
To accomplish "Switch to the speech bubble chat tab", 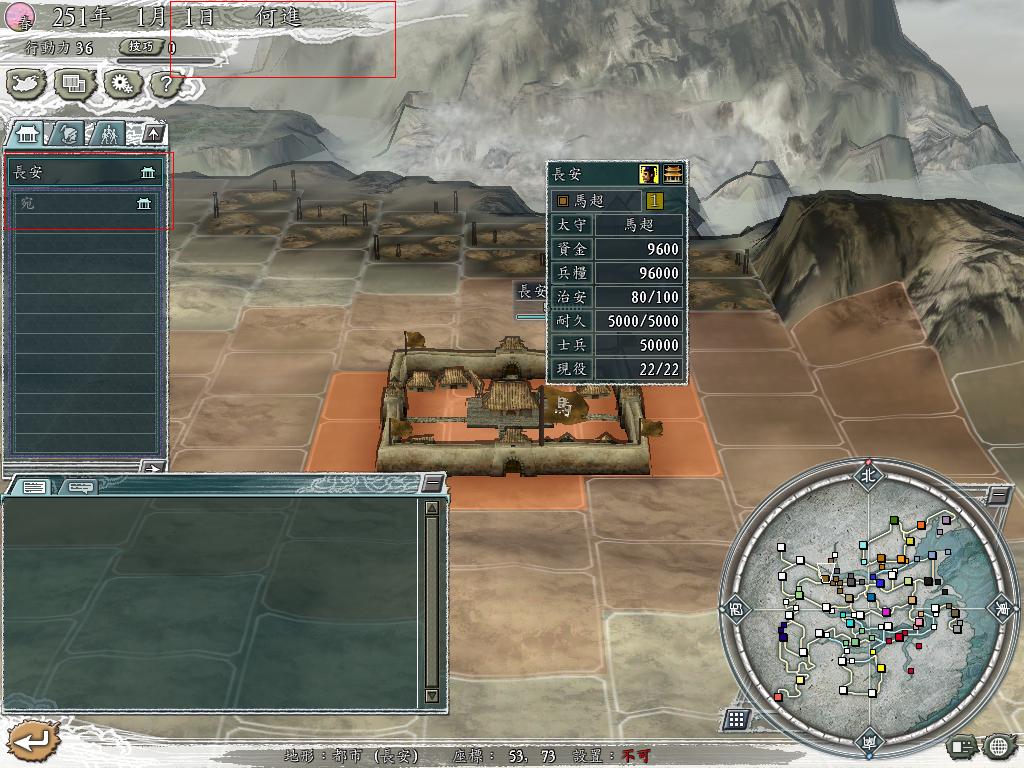I will 78,487.
